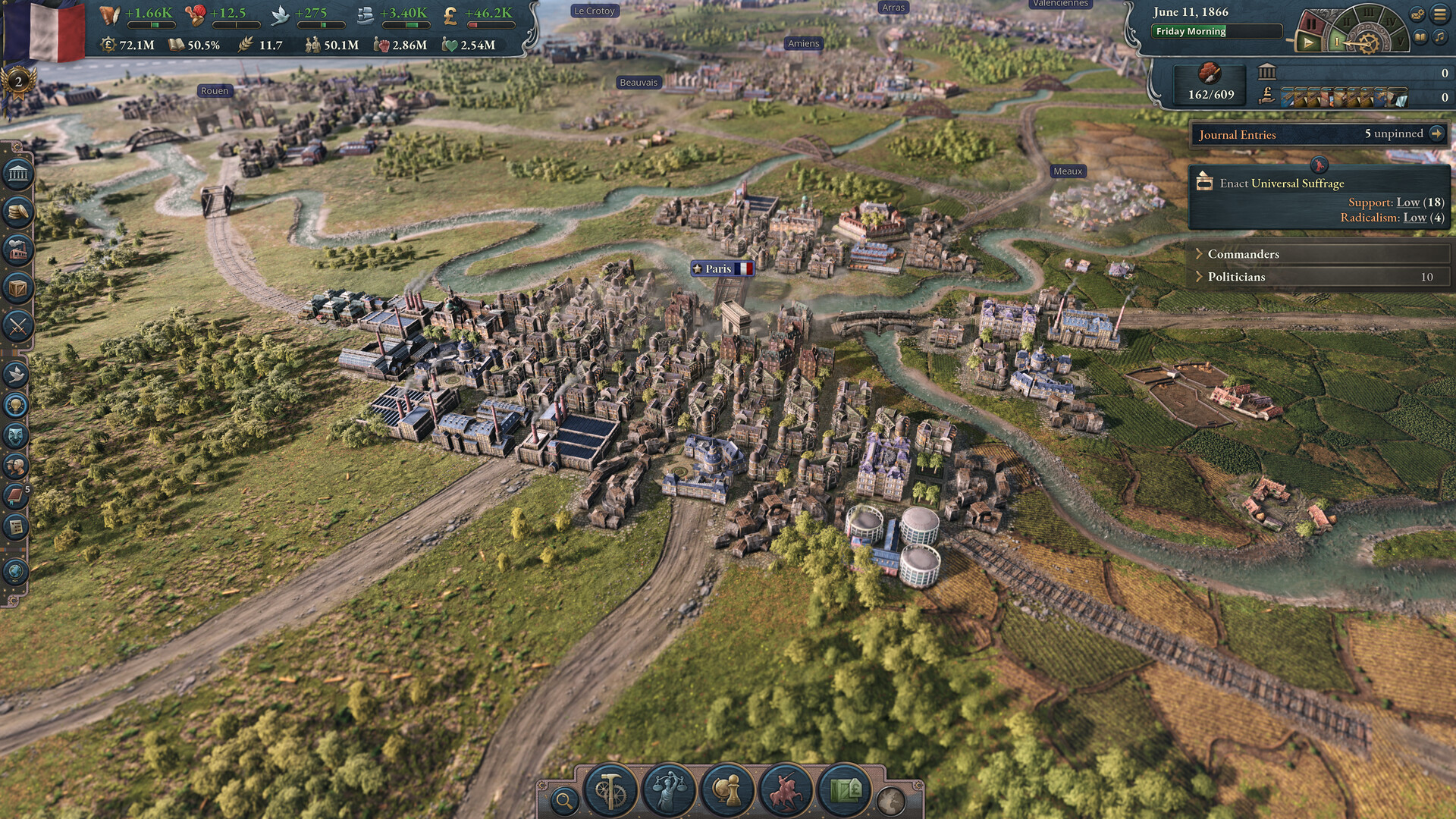
Task: Open the music player (note icon)
Action: click(1438, 36)
